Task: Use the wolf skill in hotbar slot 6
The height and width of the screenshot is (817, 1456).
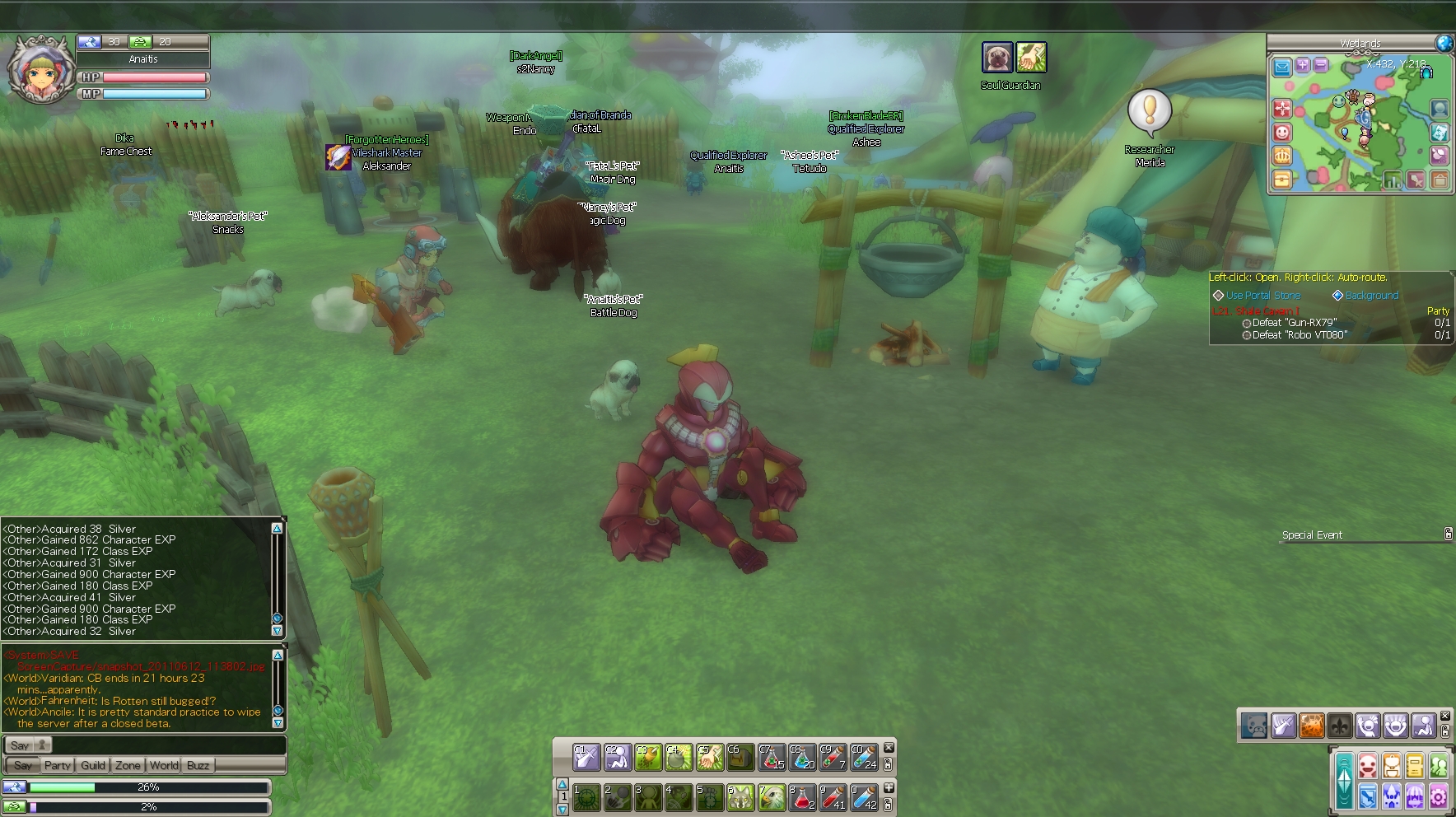Action: (x=740, y=797)
